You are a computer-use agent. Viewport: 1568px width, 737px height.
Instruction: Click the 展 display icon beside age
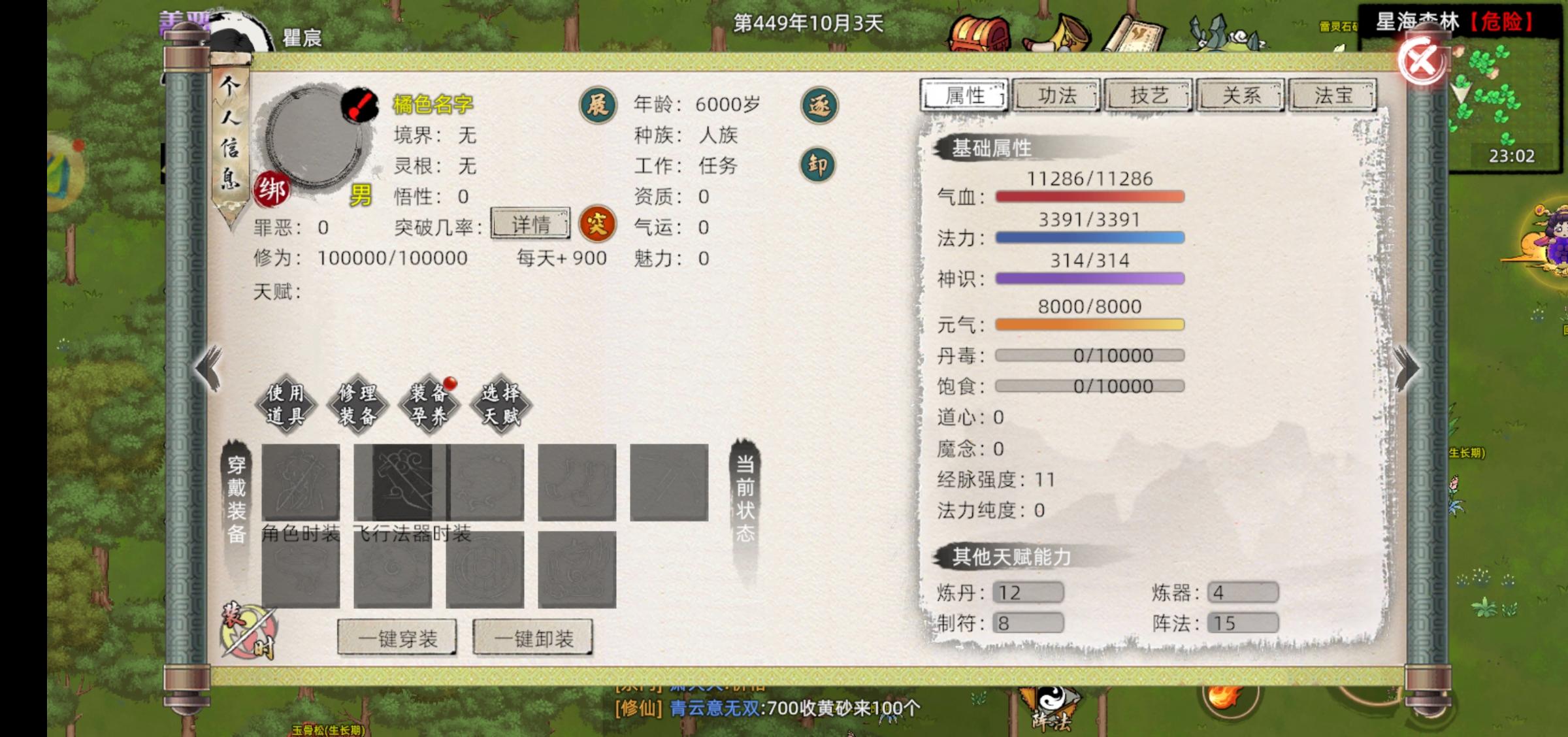click(x=598, y=105)
